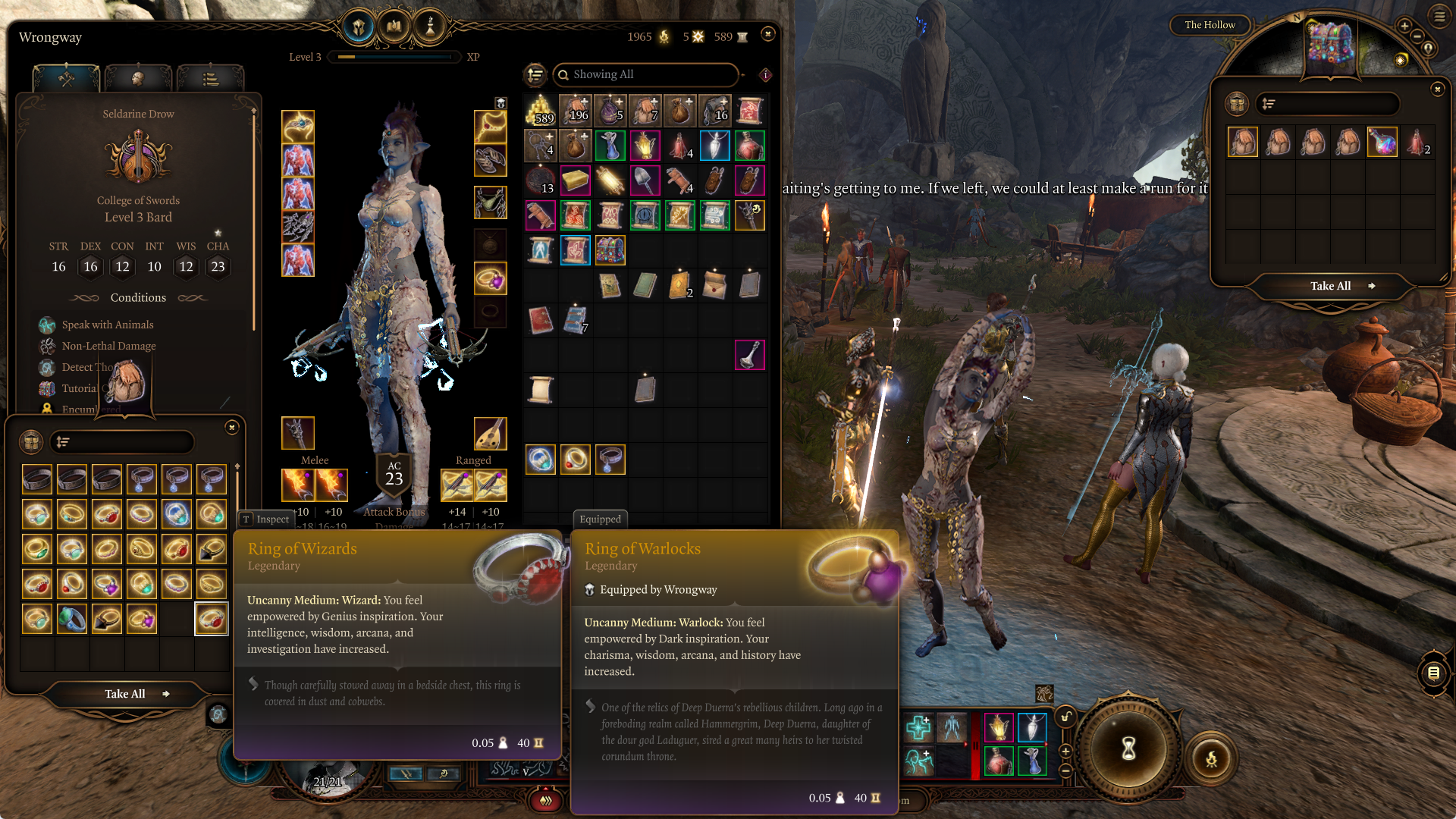Viewport: 1456px width, 819px height.
Task: Close the ring container panel
Action: (x=232, y=428)
